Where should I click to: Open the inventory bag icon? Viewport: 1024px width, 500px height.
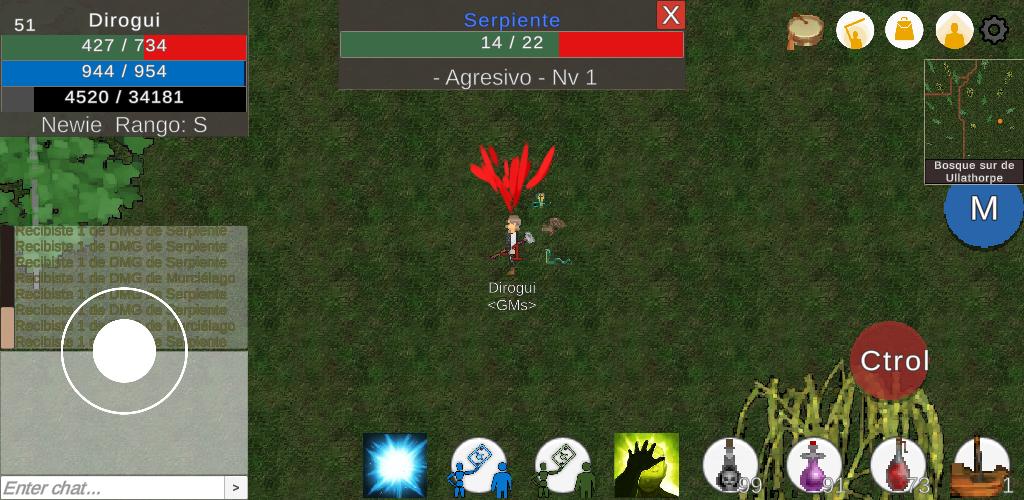904,31
